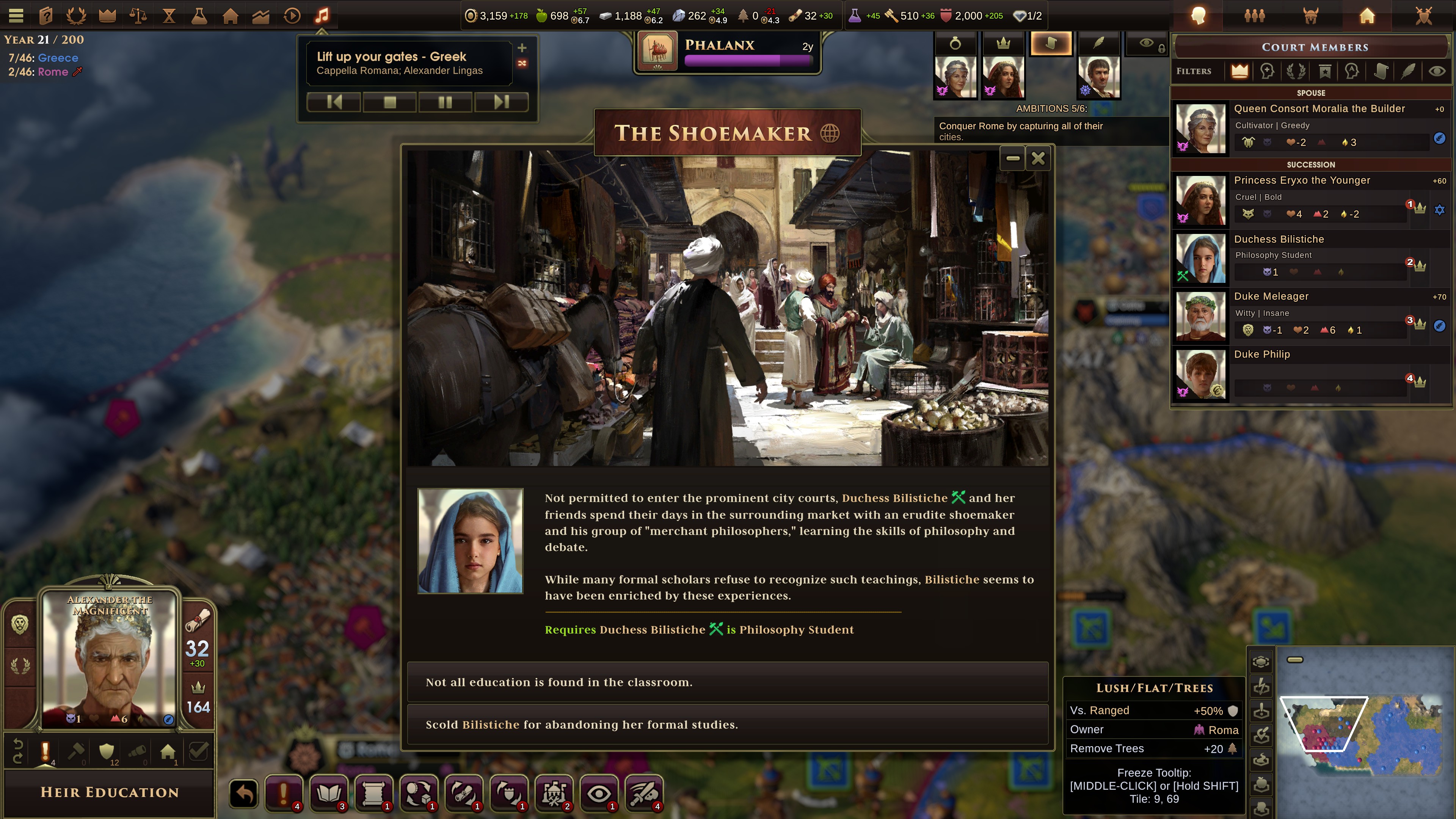Open the laws panel via the scales icon
Screen dimensions: 1456x819
point(138,15)
